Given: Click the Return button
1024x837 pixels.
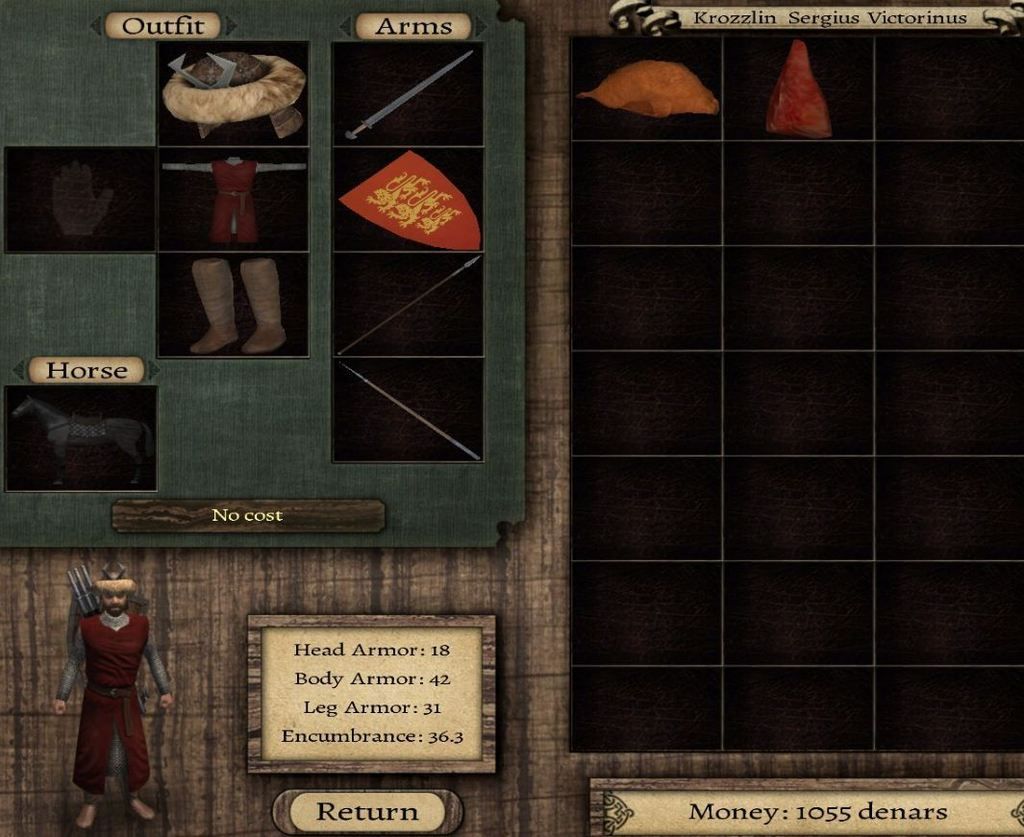Looking at the screenshot, I should (x=367, y=811).
